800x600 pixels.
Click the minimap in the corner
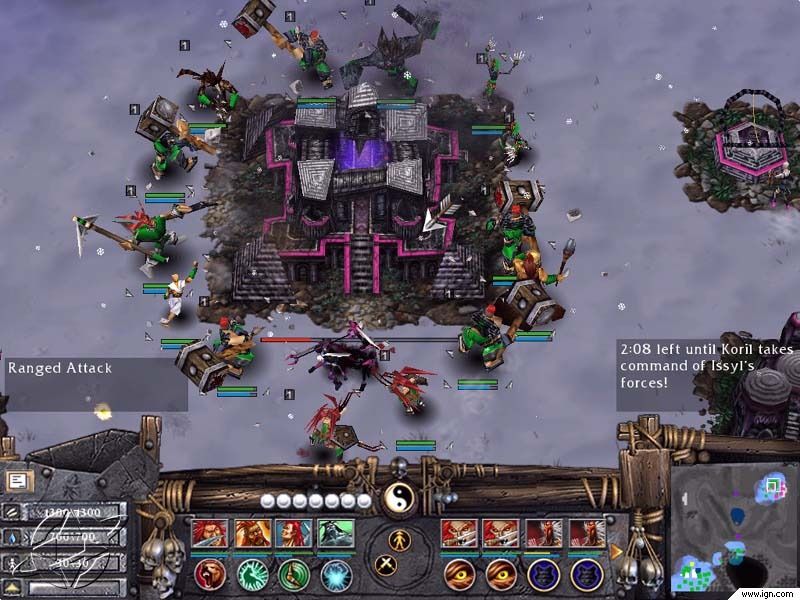[733, 528]
